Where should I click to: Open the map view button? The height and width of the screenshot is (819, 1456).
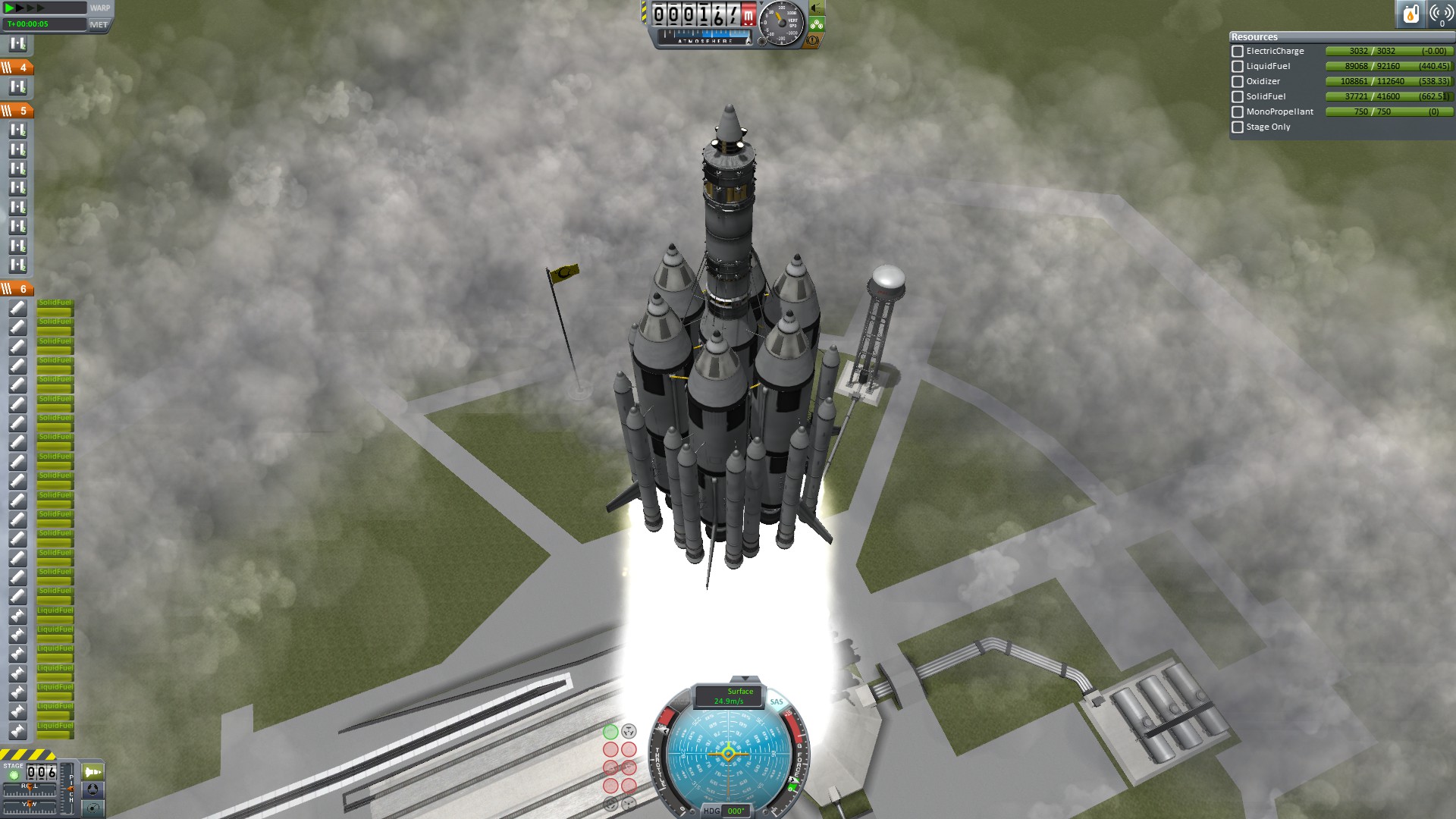point(93,808)
